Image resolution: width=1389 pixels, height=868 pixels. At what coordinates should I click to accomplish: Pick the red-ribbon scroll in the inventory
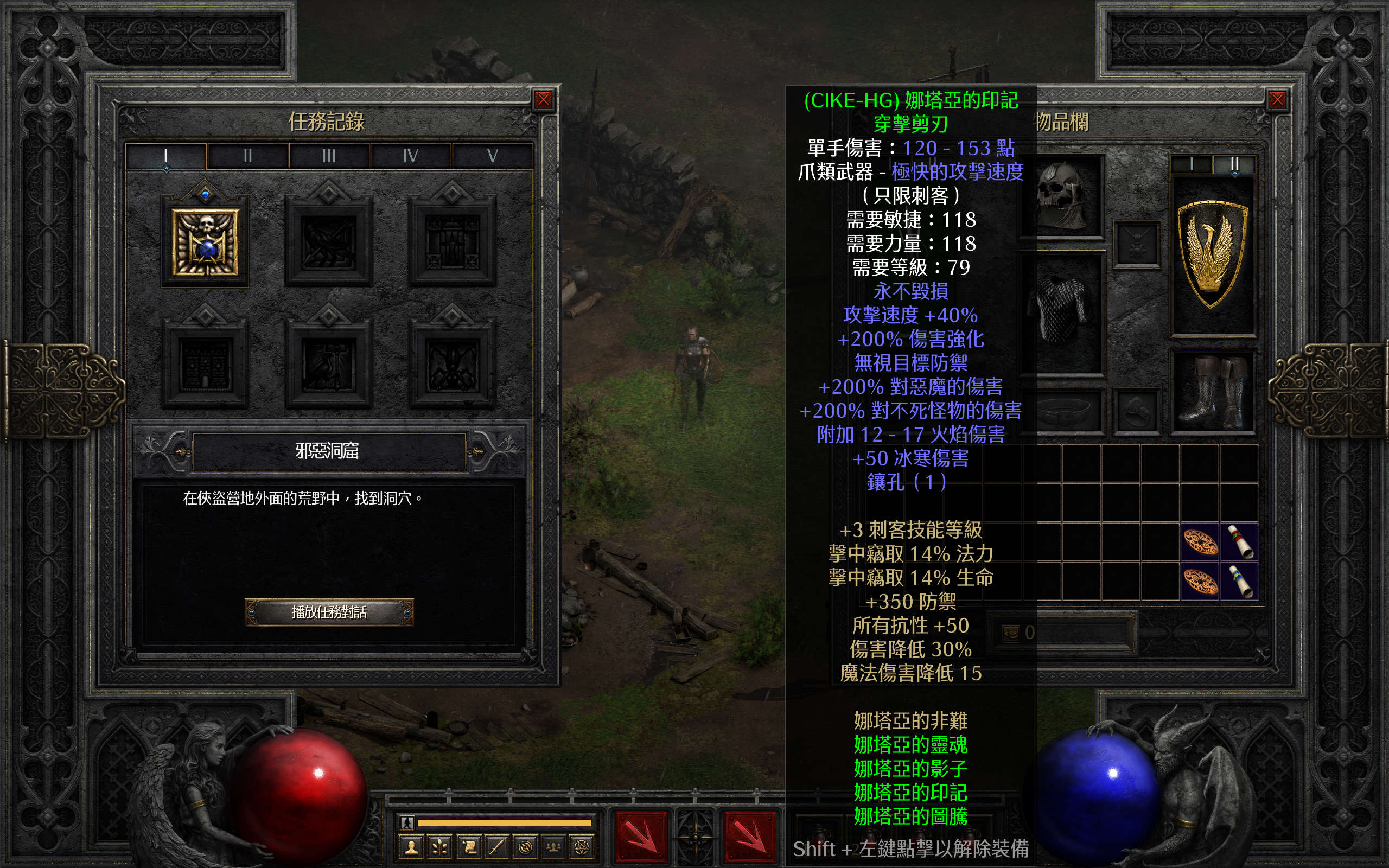tap(1240, 541)
